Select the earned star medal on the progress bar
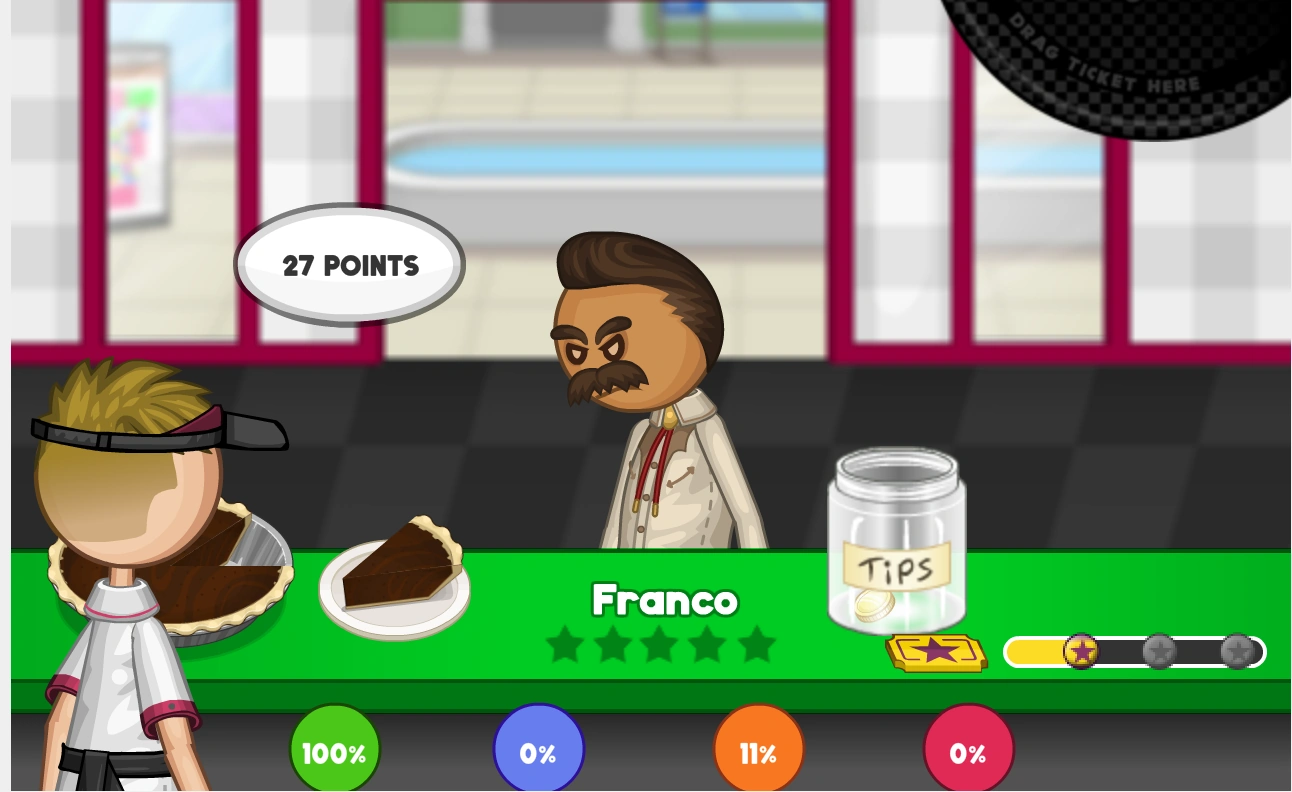1292x792 pixels. 1082,652
